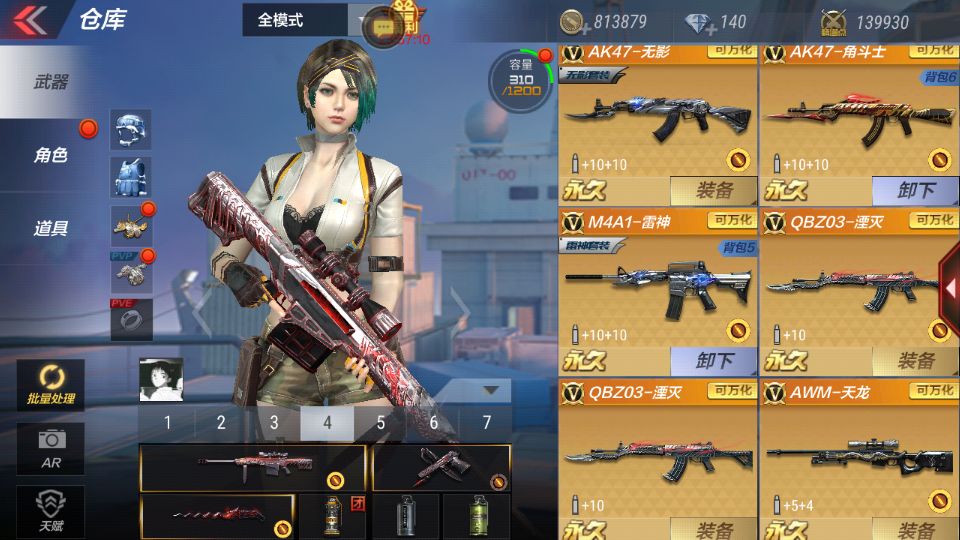Select the helmet equipment icon
The height and width of the screenshot is (540, 960).
130,130
